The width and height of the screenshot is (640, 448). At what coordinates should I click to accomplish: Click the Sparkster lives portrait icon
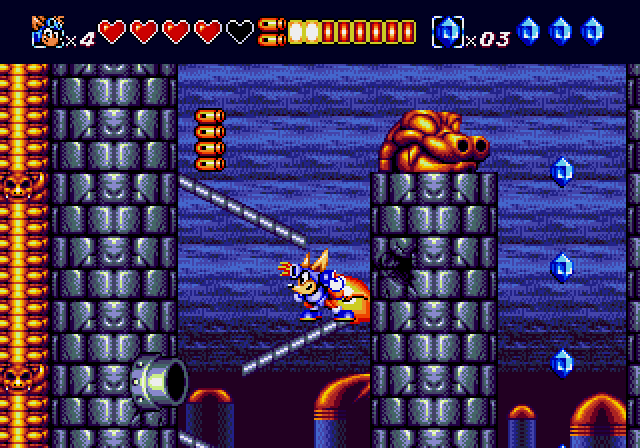(x=47, y=30)
